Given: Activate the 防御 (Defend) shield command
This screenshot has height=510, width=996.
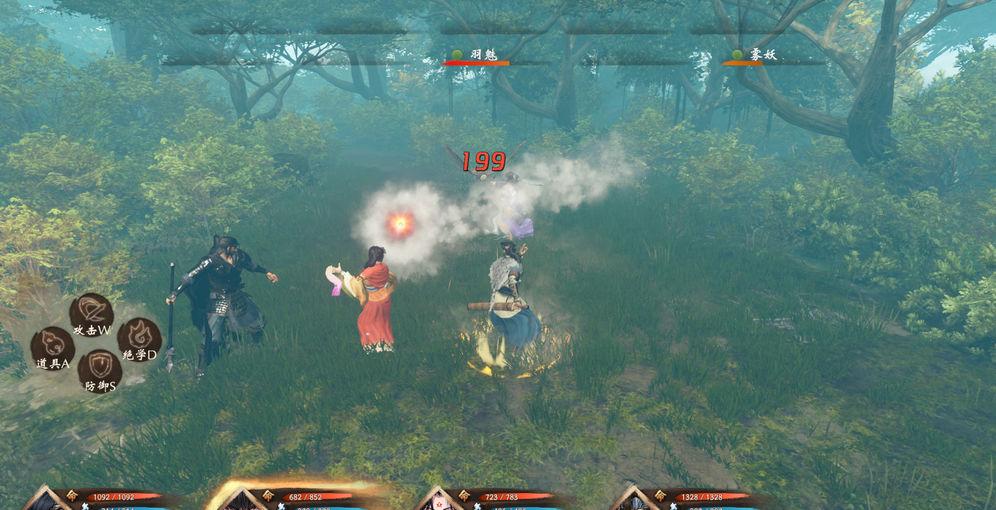Looking at the screenshot, I should coord(99,371).
